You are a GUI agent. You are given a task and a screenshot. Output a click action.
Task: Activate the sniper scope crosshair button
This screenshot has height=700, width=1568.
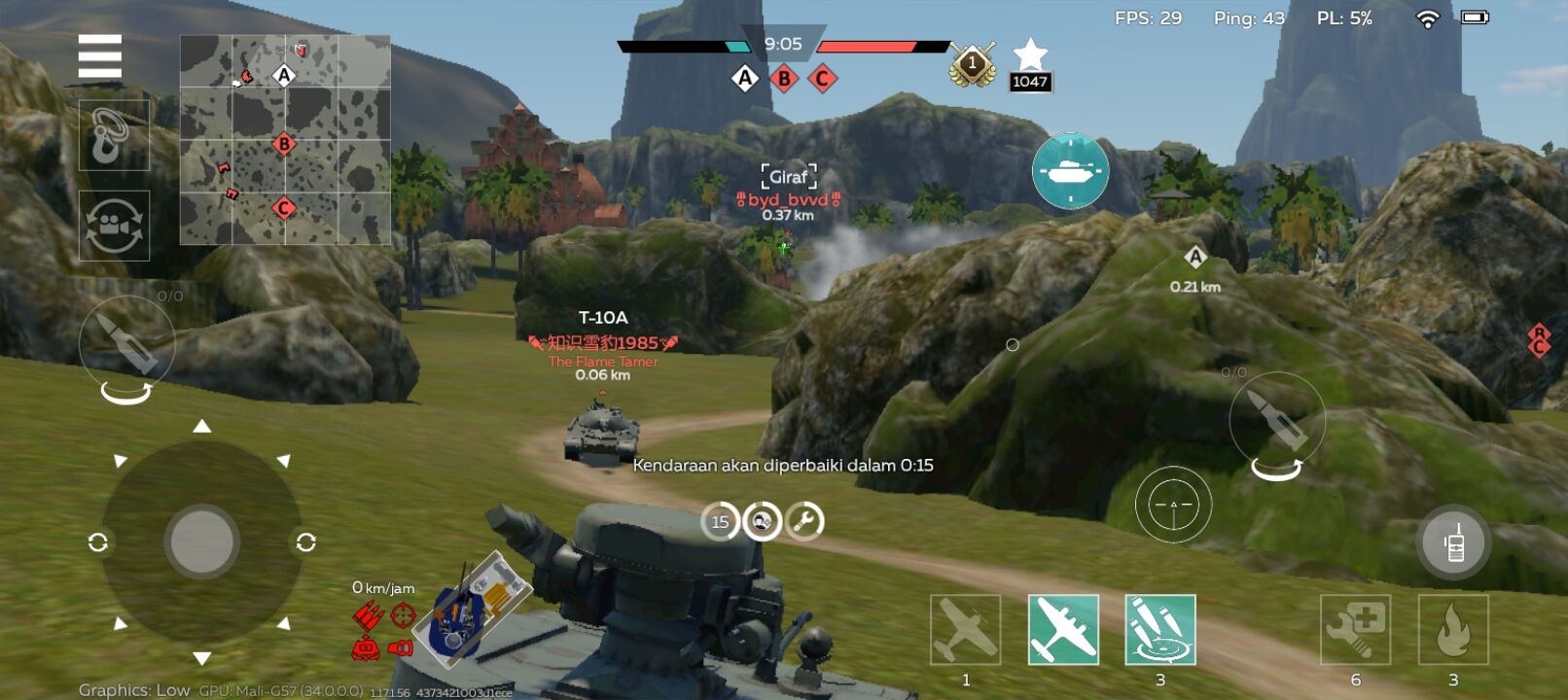tap(1173, 505)
